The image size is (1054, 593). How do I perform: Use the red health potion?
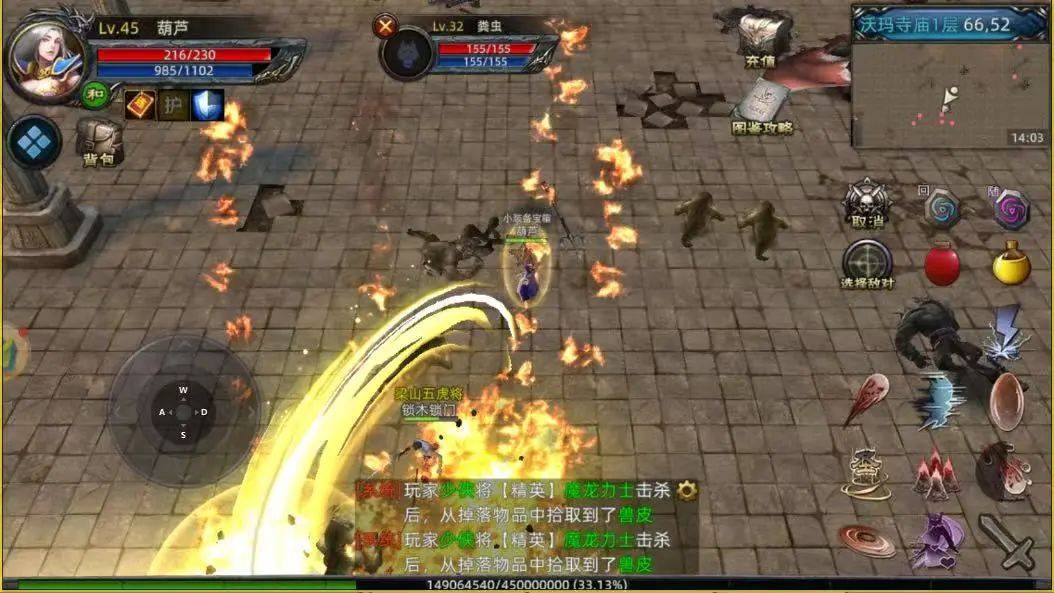(941, 265)
